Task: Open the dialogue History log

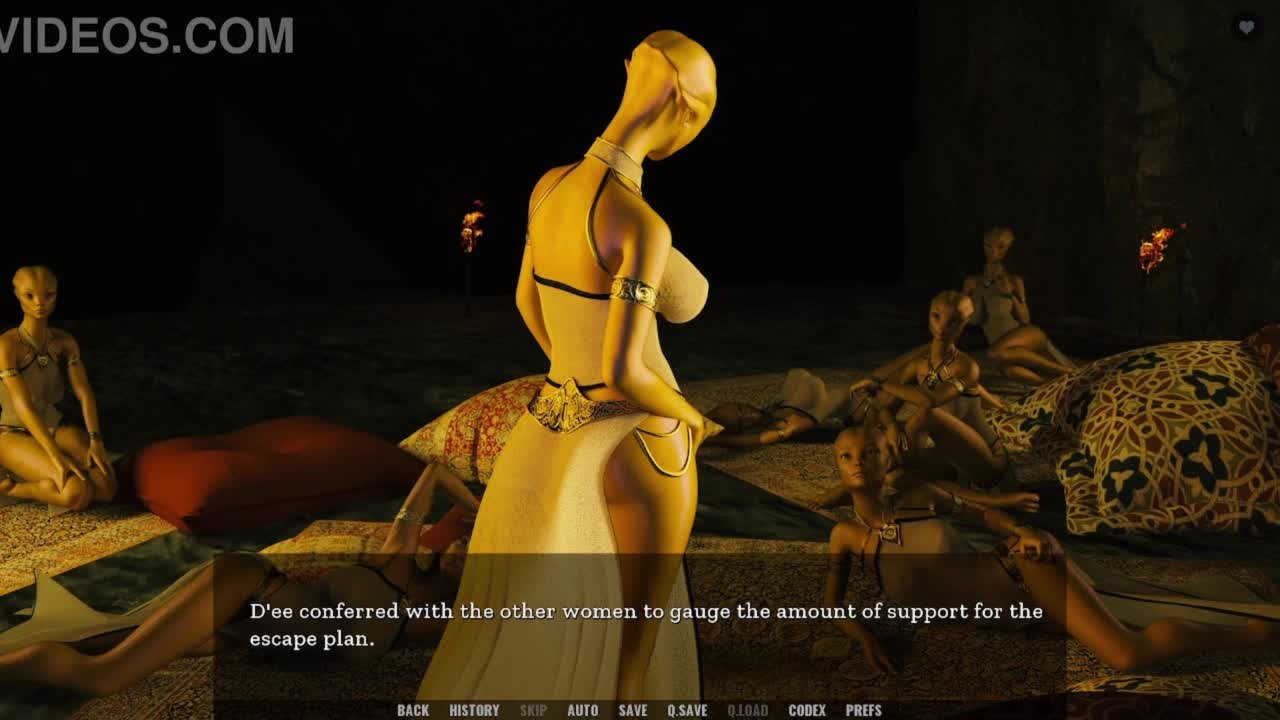Action: pyautogui.click(x=474, y=710)
